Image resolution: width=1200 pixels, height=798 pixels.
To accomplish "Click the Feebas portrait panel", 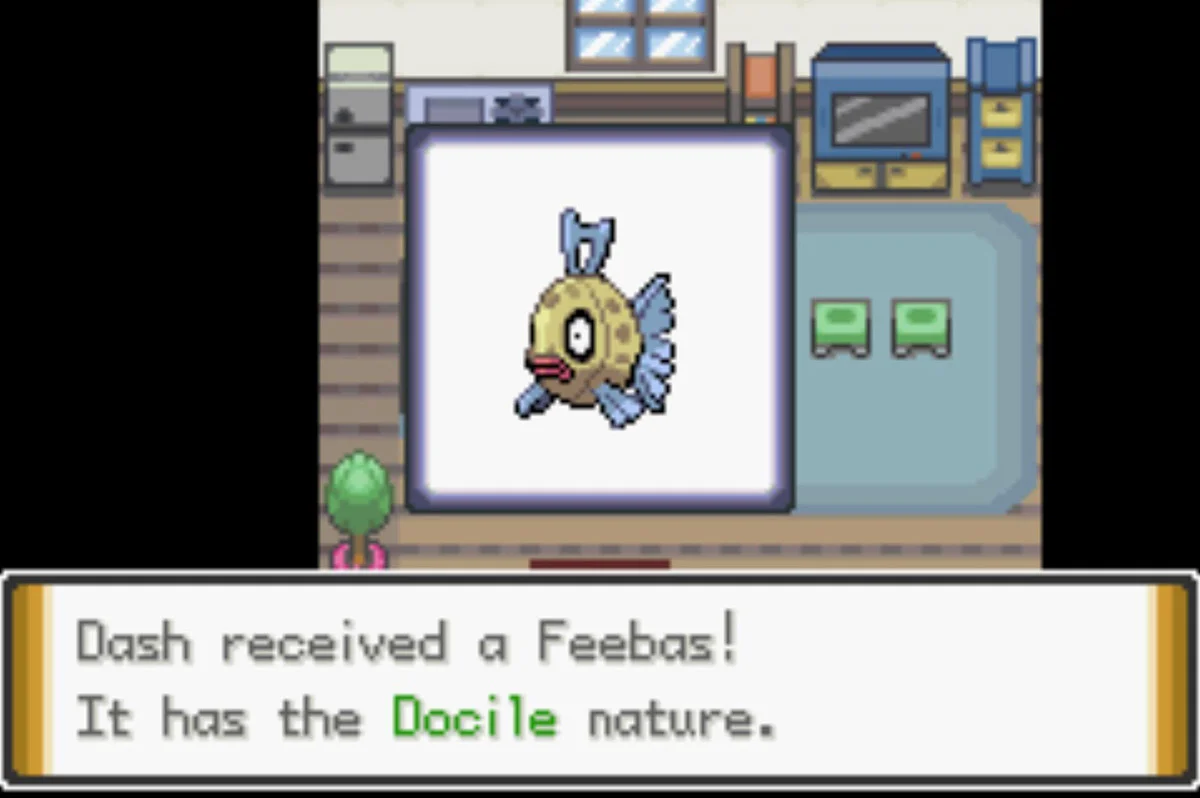I will pyautogui.click(x=599, y=319).
